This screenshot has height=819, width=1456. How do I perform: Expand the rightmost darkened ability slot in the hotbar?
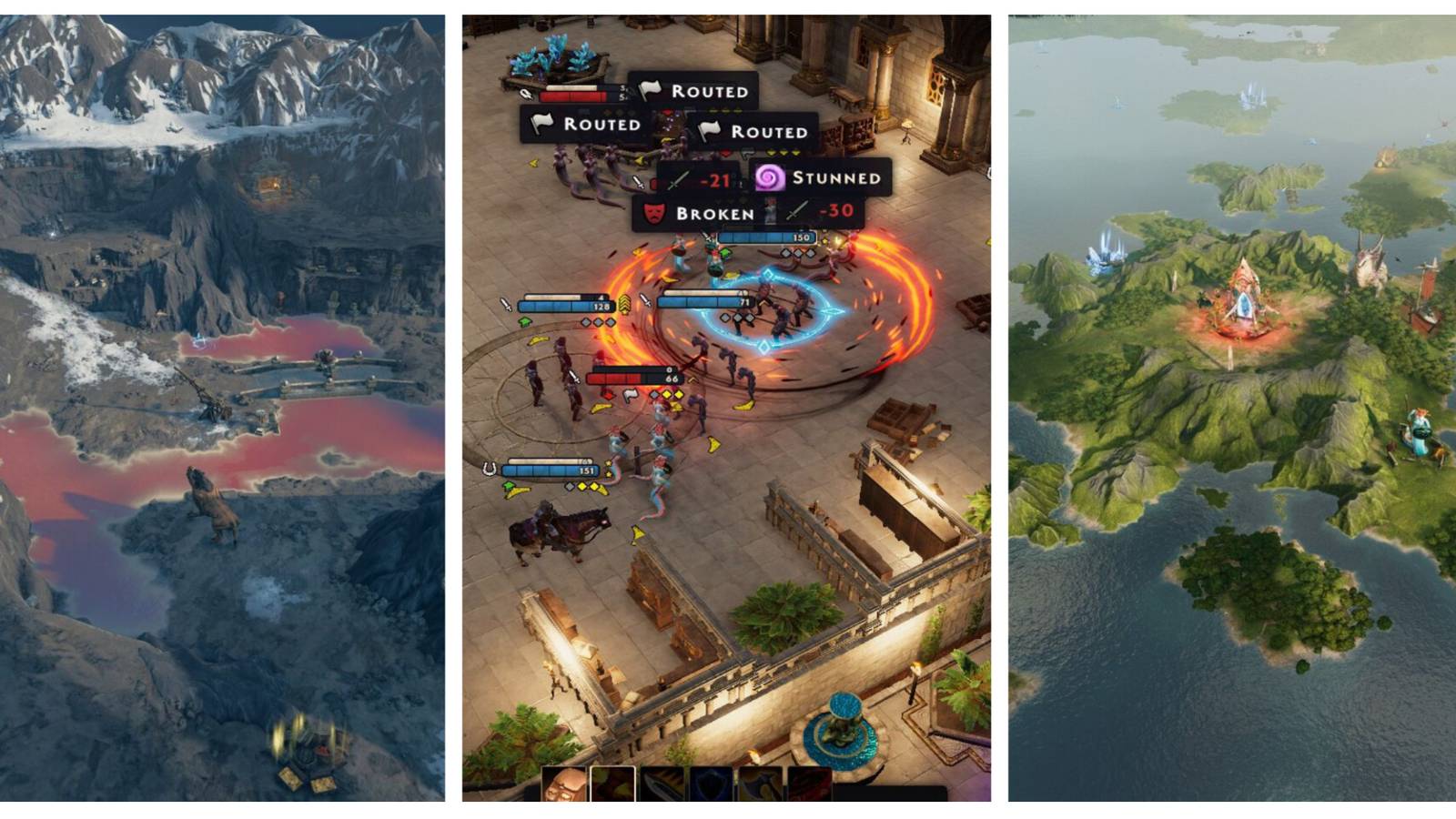[809, 784]
